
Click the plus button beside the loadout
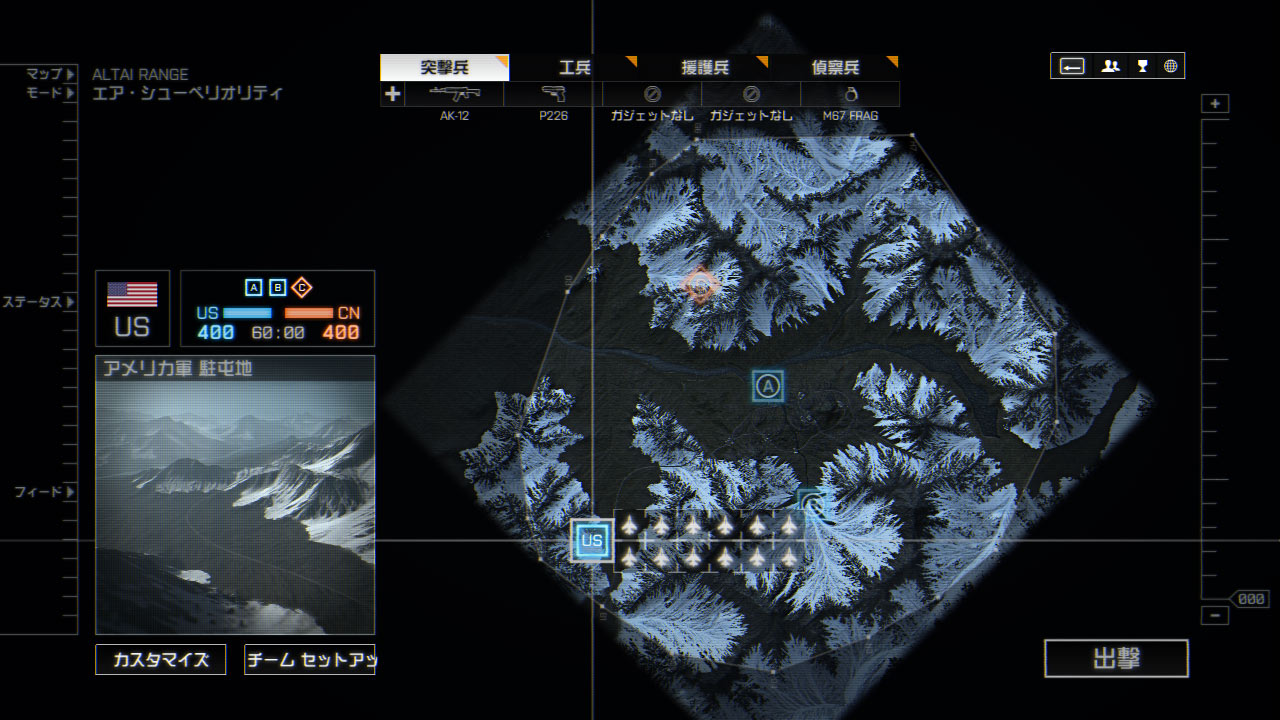point(392,95)
